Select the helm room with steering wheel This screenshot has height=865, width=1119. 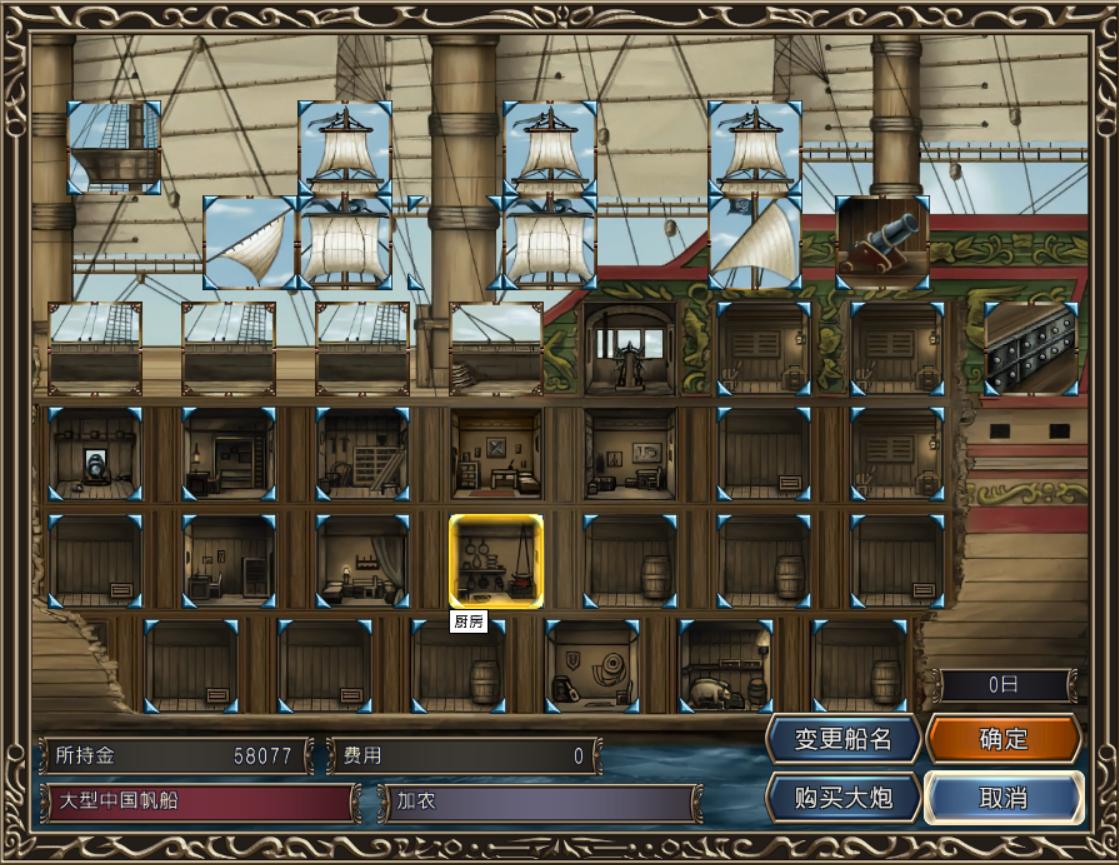(x=630, y=349)
